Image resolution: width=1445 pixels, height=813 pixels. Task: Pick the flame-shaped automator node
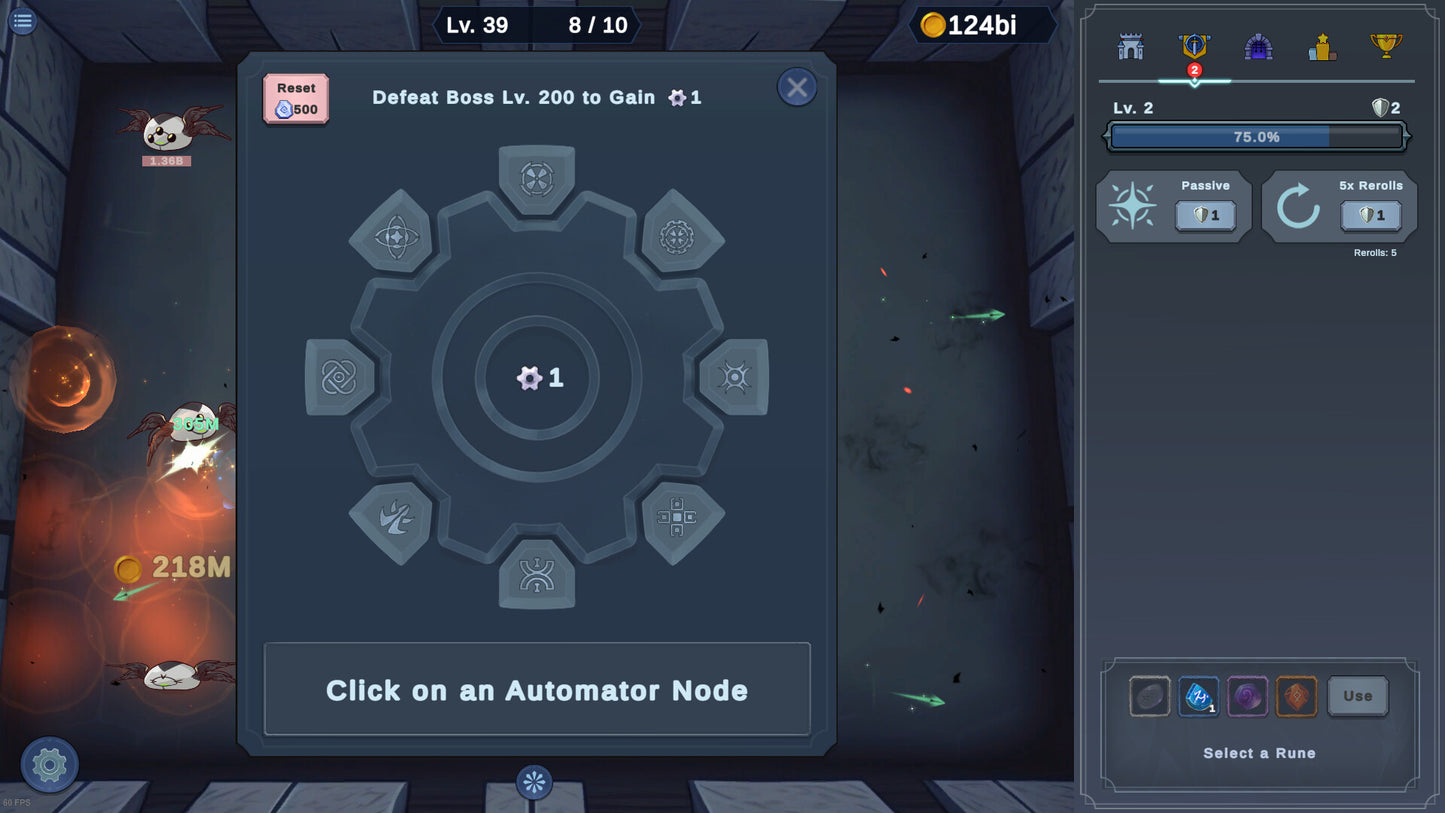391,518
